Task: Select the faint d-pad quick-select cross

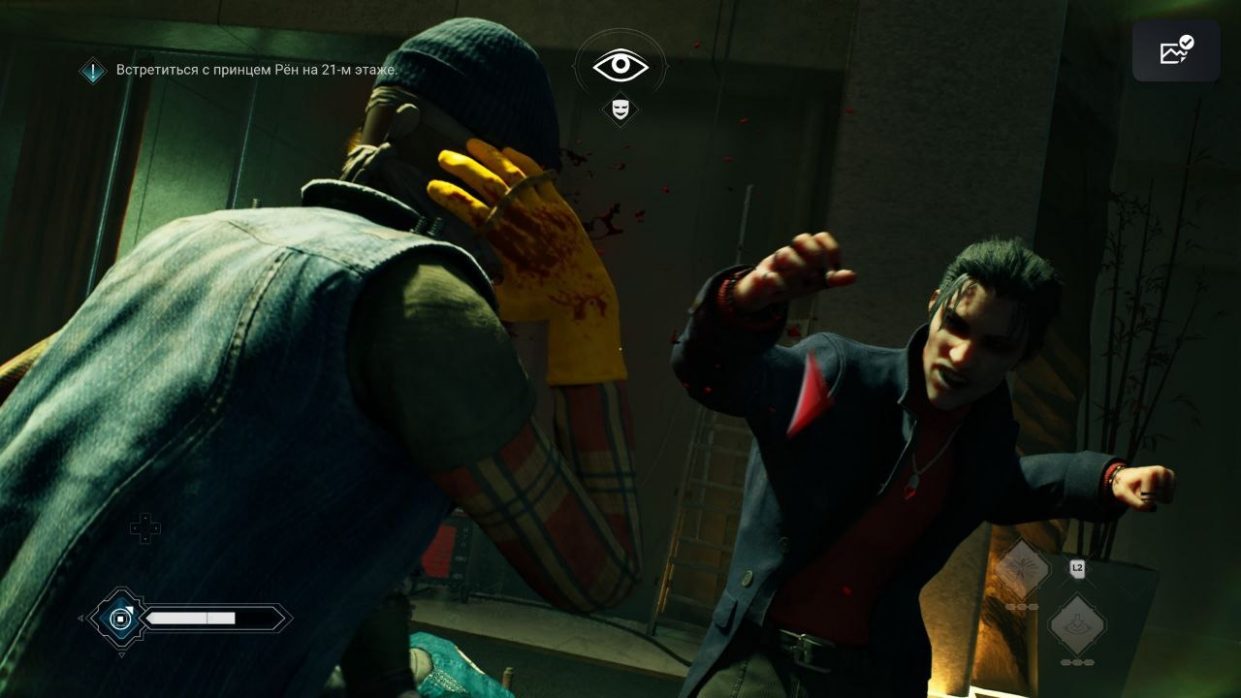Action: (145, 528)
